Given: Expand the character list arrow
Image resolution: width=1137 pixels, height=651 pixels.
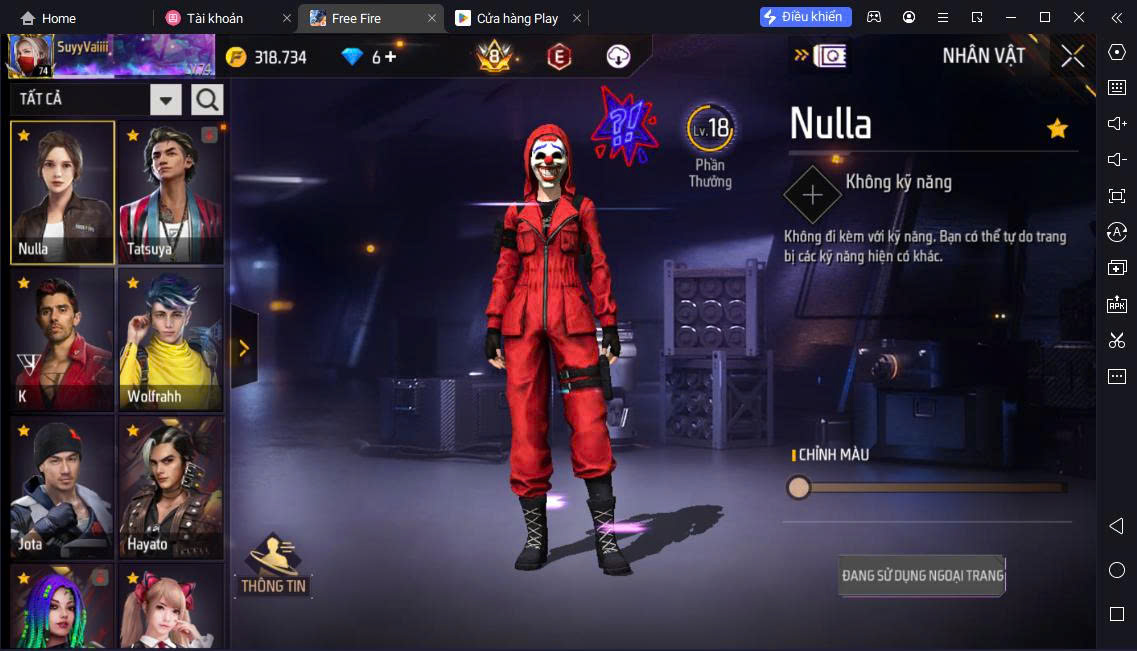Looking at the screenshot, I should tap(243, 347).
